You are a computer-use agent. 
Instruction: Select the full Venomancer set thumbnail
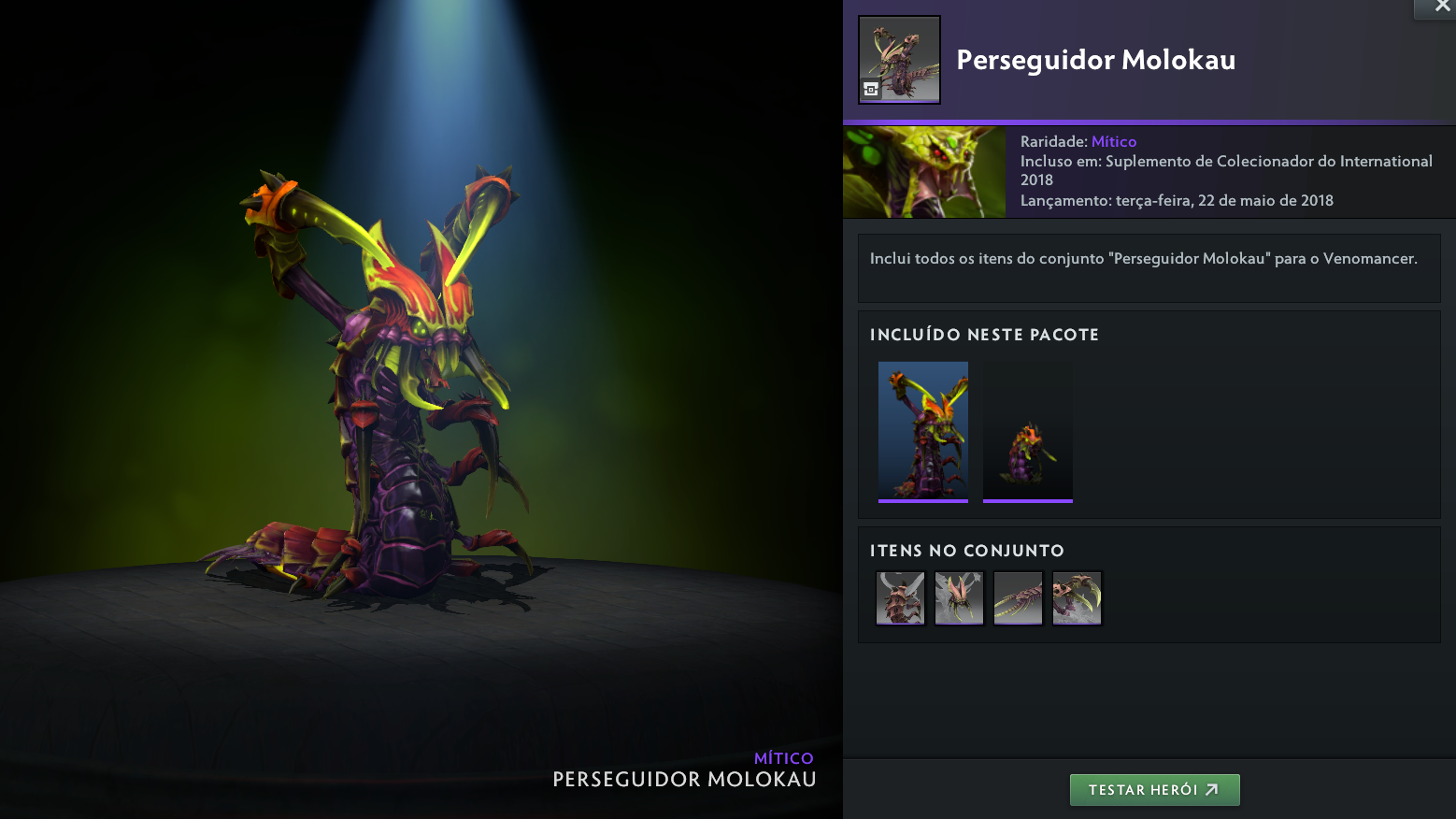coord(923,431)
